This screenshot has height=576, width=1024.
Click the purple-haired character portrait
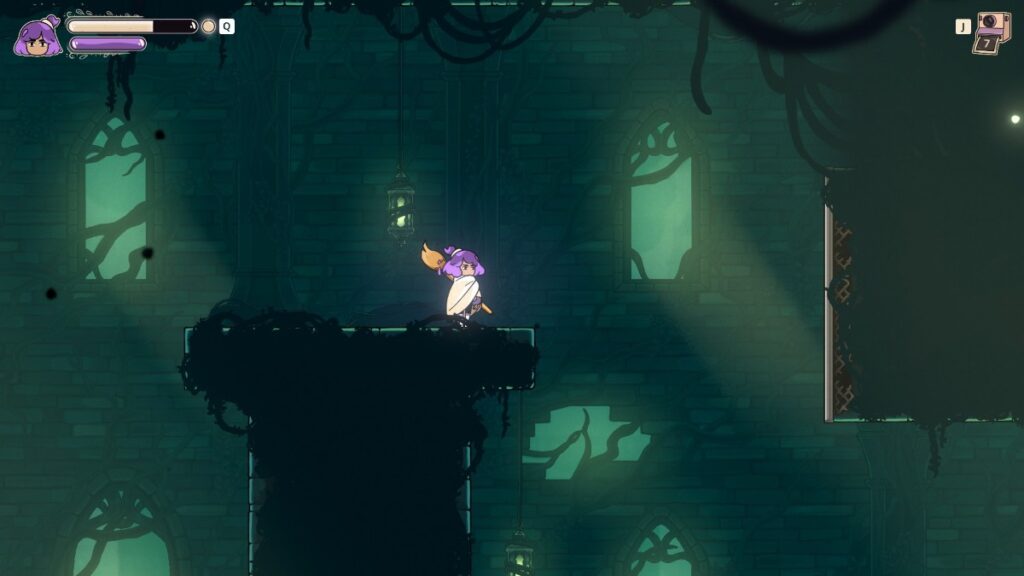click(38, 37)
